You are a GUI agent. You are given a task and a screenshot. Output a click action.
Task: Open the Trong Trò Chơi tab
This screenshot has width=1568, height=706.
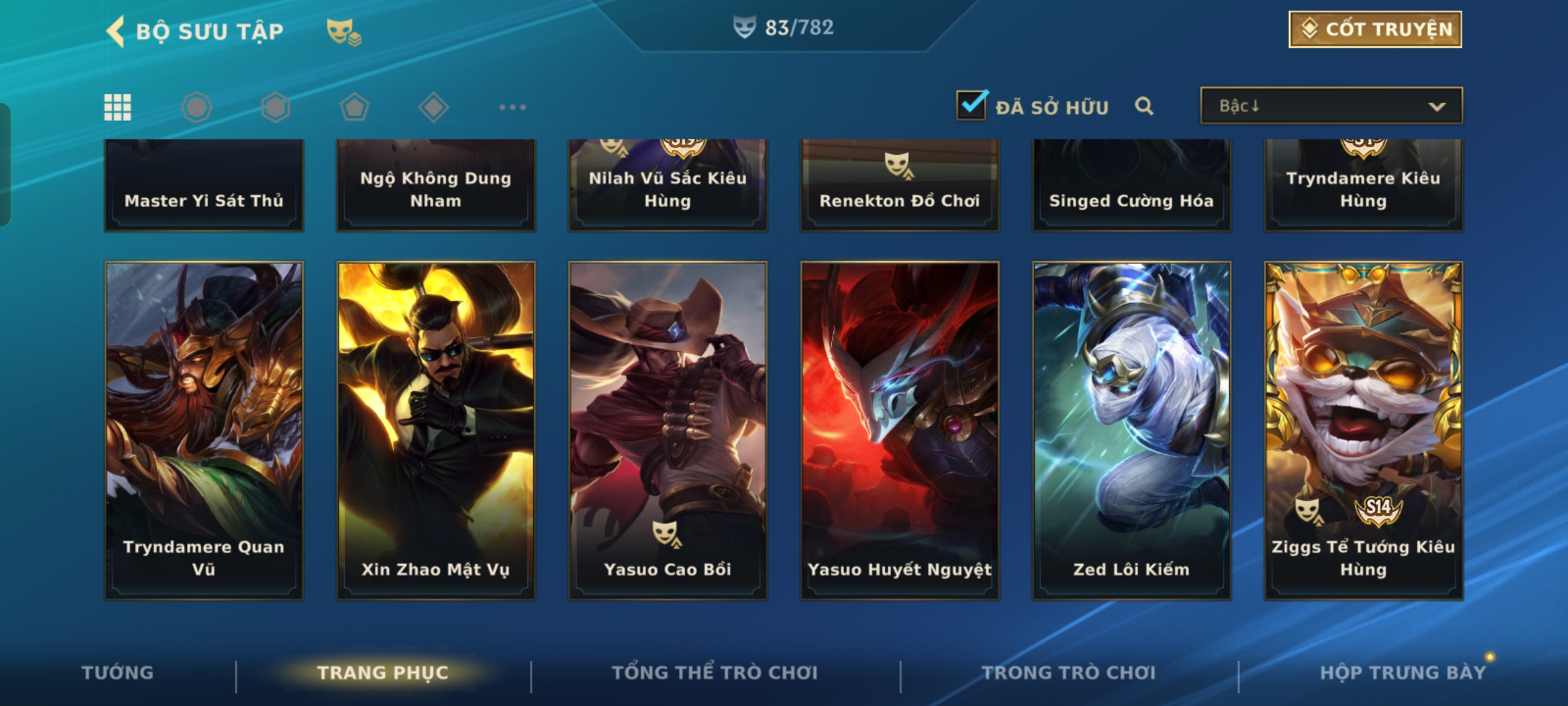1068,673
